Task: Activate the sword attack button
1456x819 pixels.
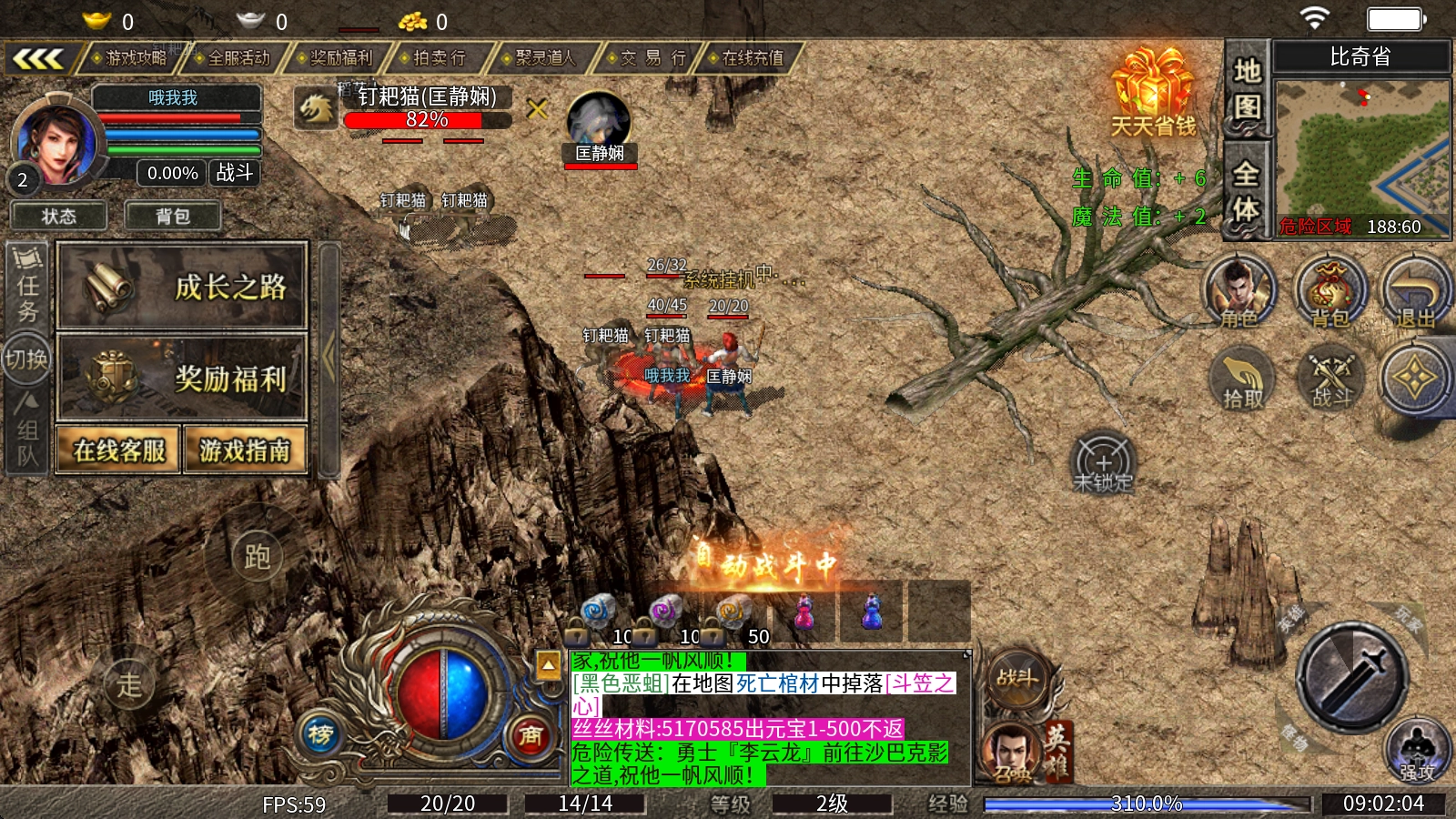Action: tap(1353, 676)
